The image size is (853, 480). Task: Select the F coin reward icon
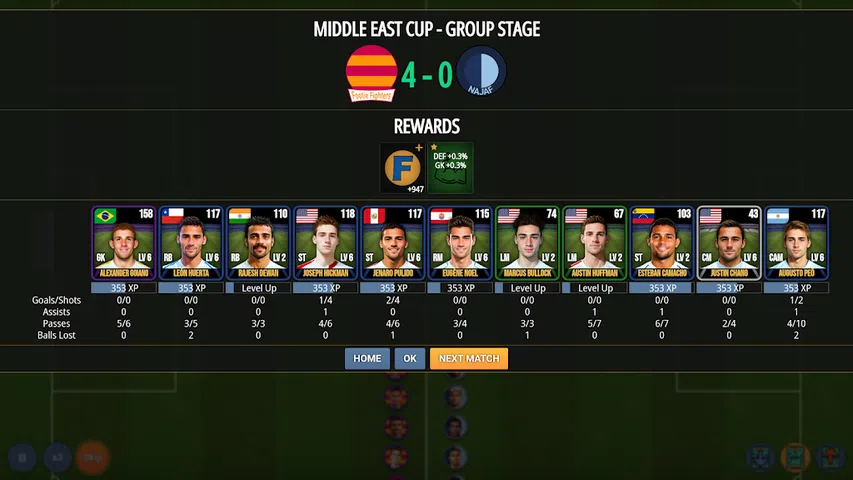click(x=403, y=168)
